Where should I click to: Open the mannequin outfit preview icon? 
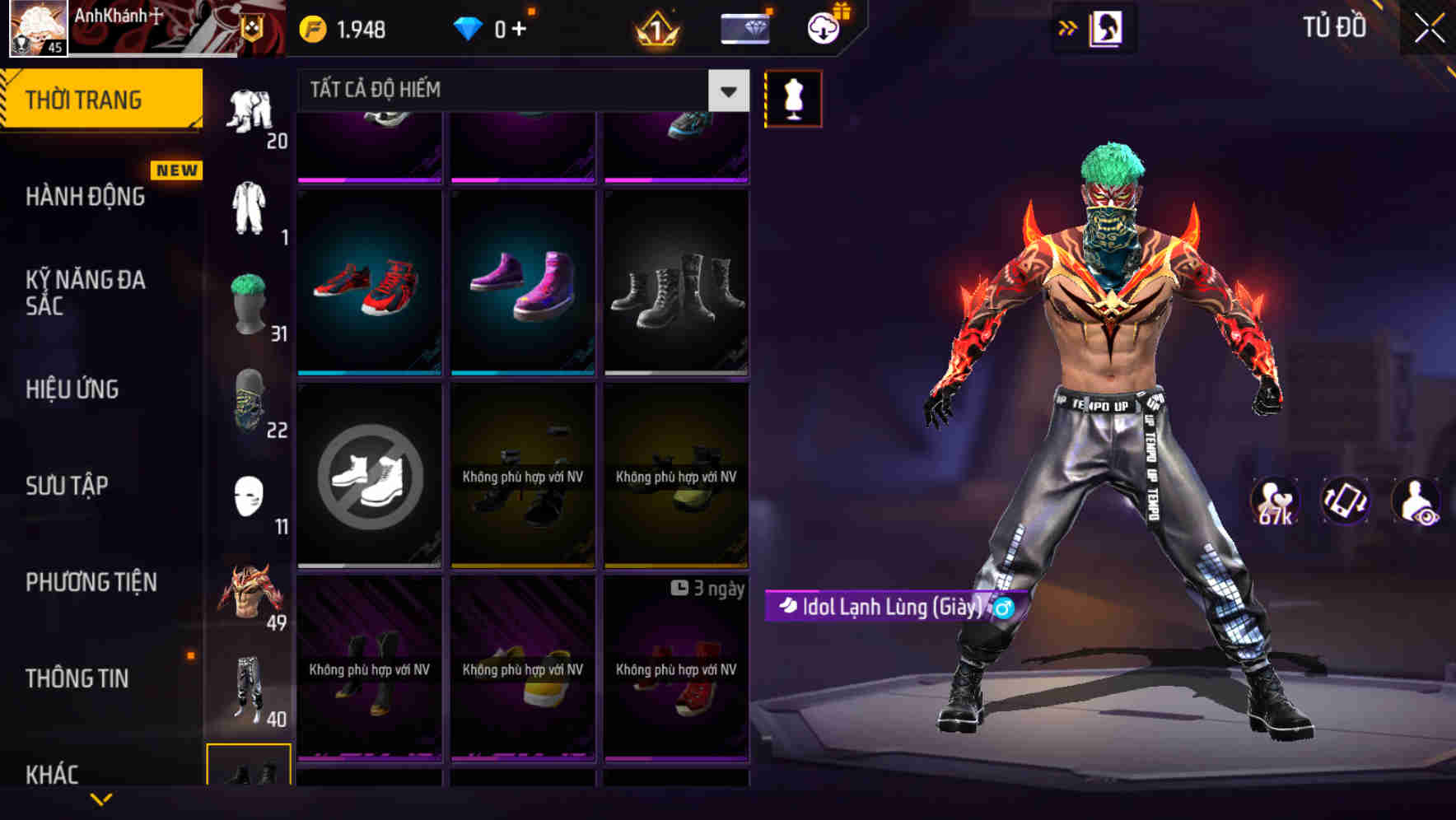tap(793, 98)
